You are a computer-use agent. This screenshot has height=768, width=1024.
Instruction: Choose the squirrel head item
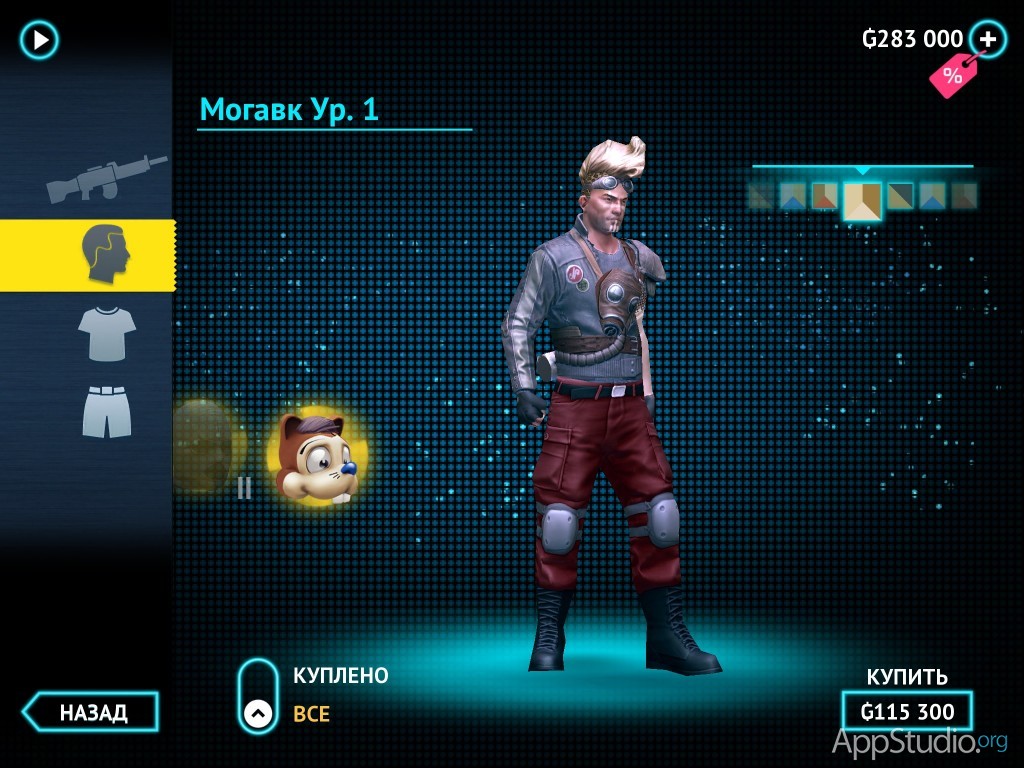point(314,455)
